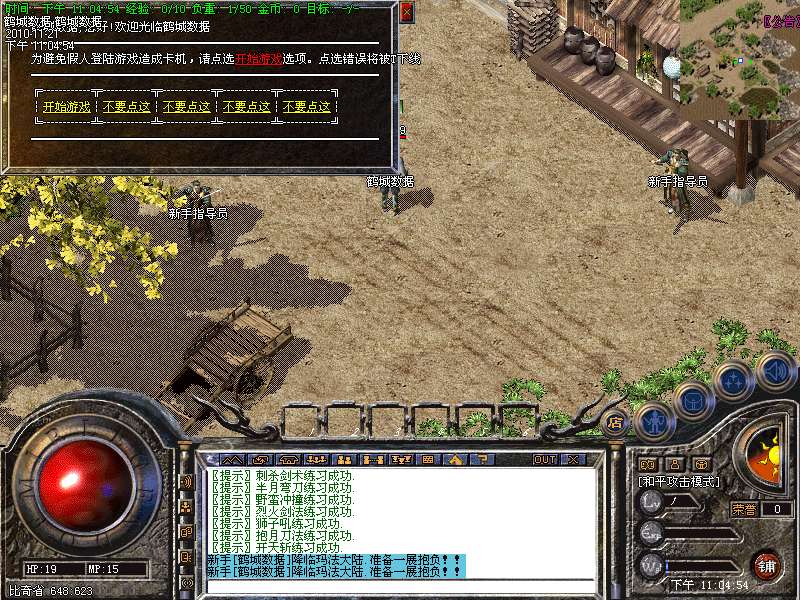
Task: Open the 店 shop button
Action: (616, 422)
